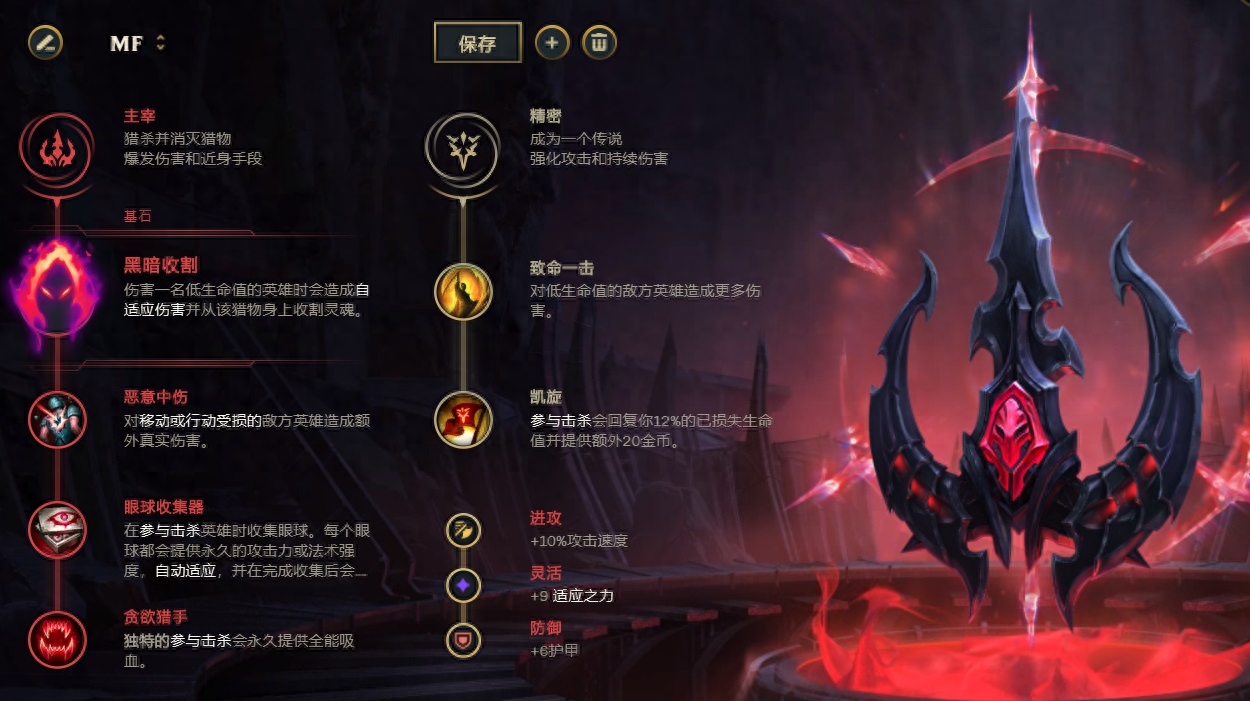Choose the 凯旋 rune
Image resolution: width=1250 pixels, height=701 pixels.
[x=463, y=419]
